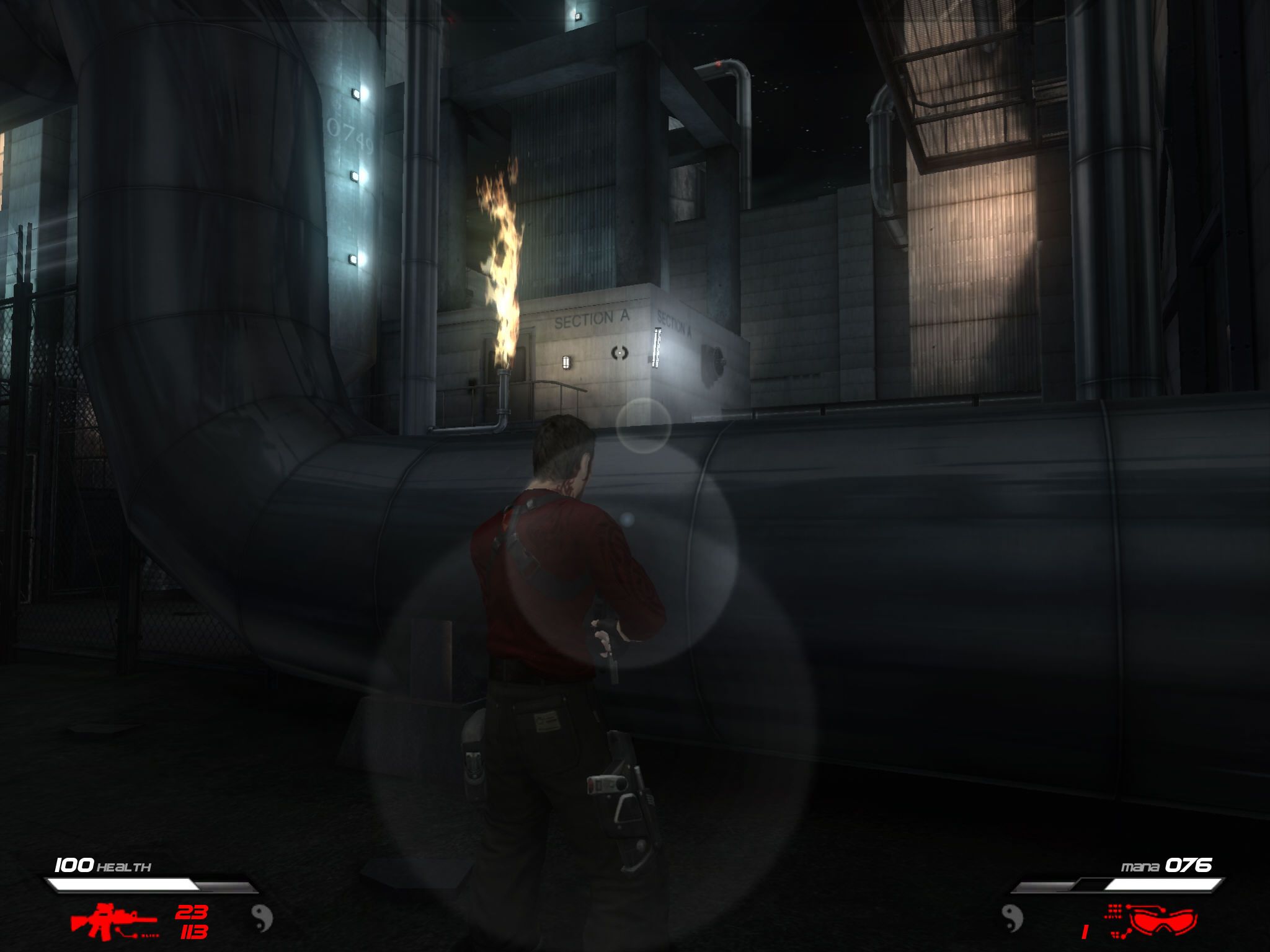The image size is (1270, 952).
Task: Click the yin-yang icon under the mana bar
Action: 1012,918
